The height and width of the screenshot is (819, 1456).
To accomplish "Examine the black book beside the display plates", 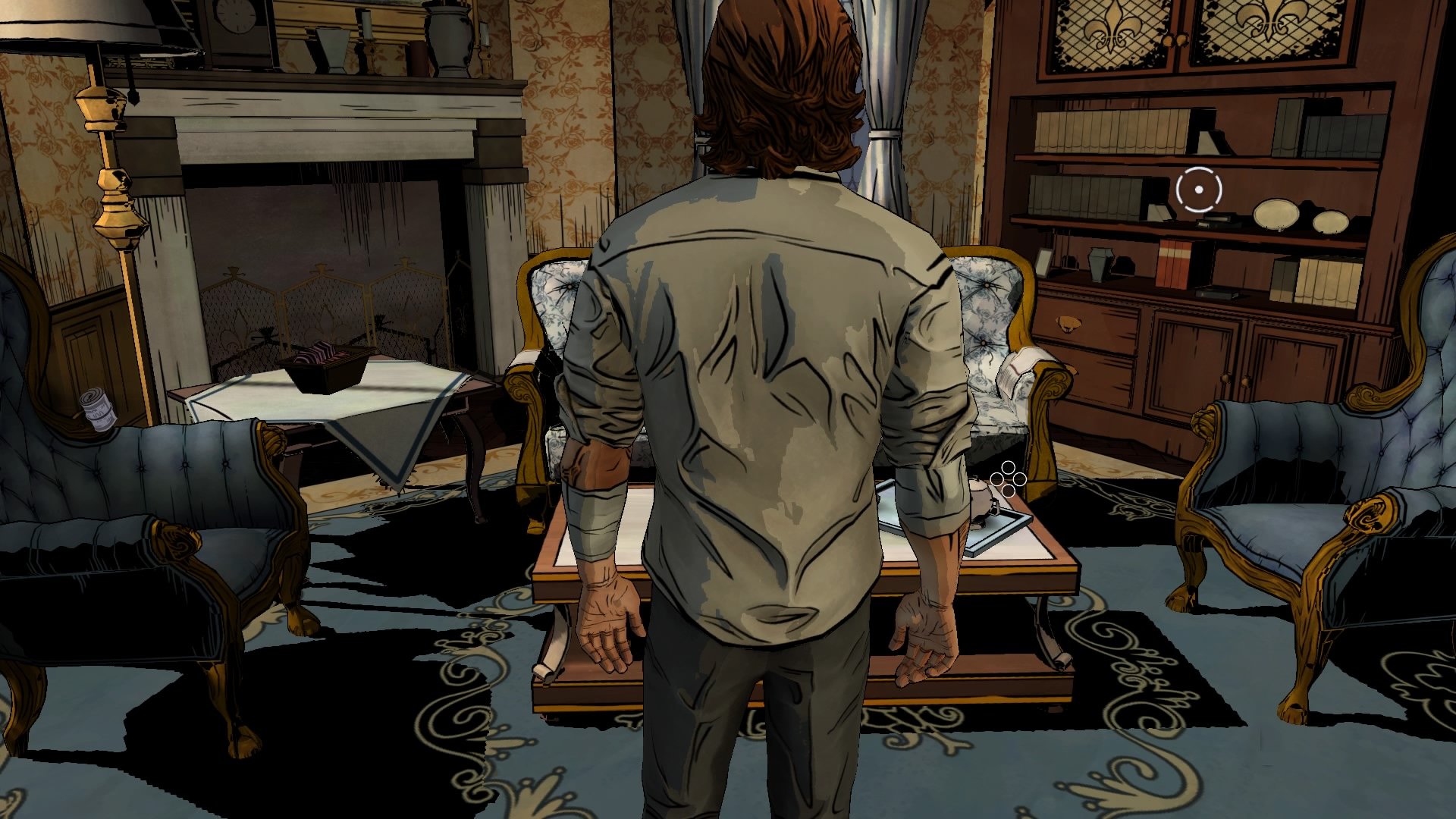I will tap(1219, 220).
